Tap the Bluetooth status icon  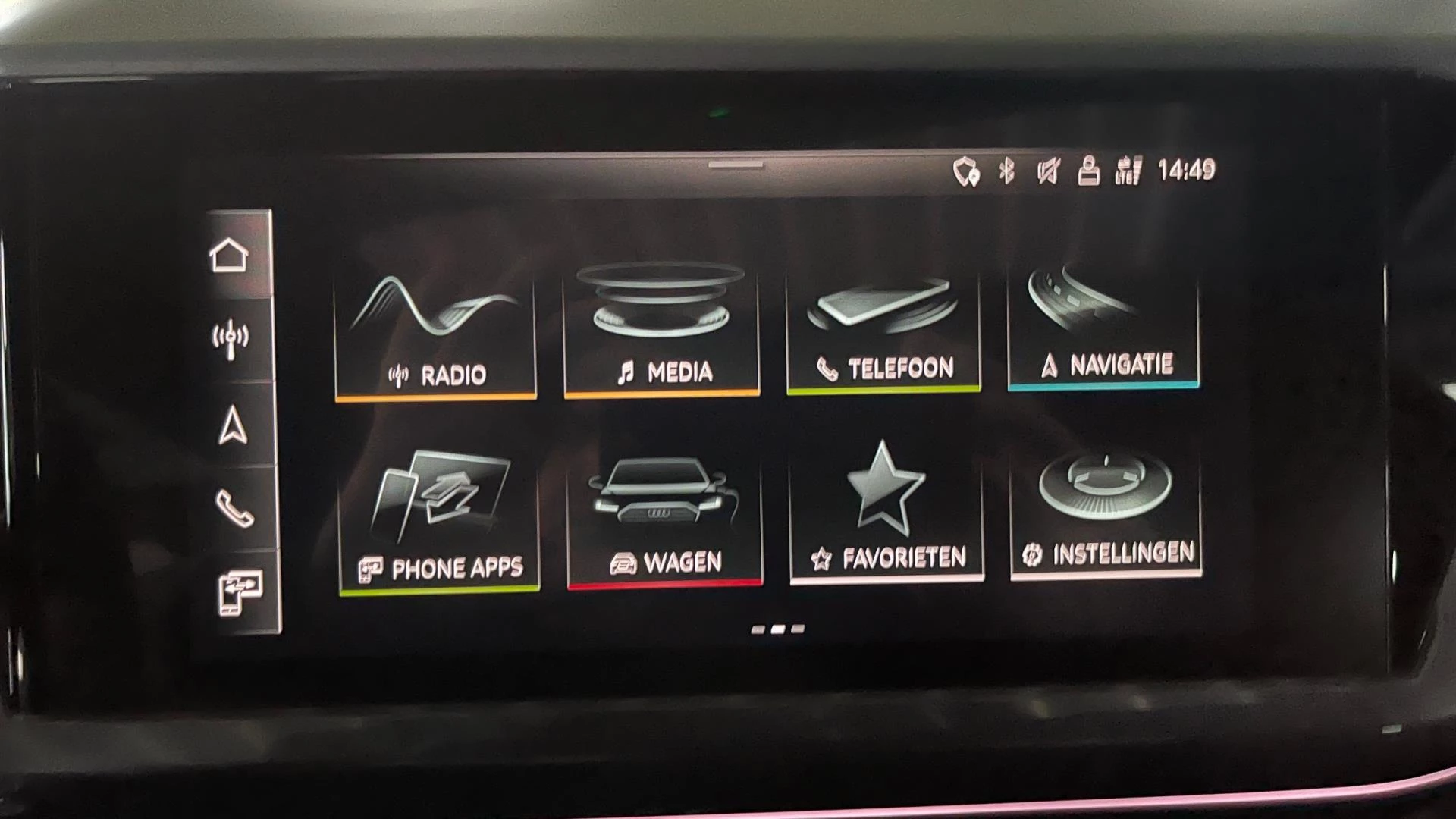click(1006, 170)
